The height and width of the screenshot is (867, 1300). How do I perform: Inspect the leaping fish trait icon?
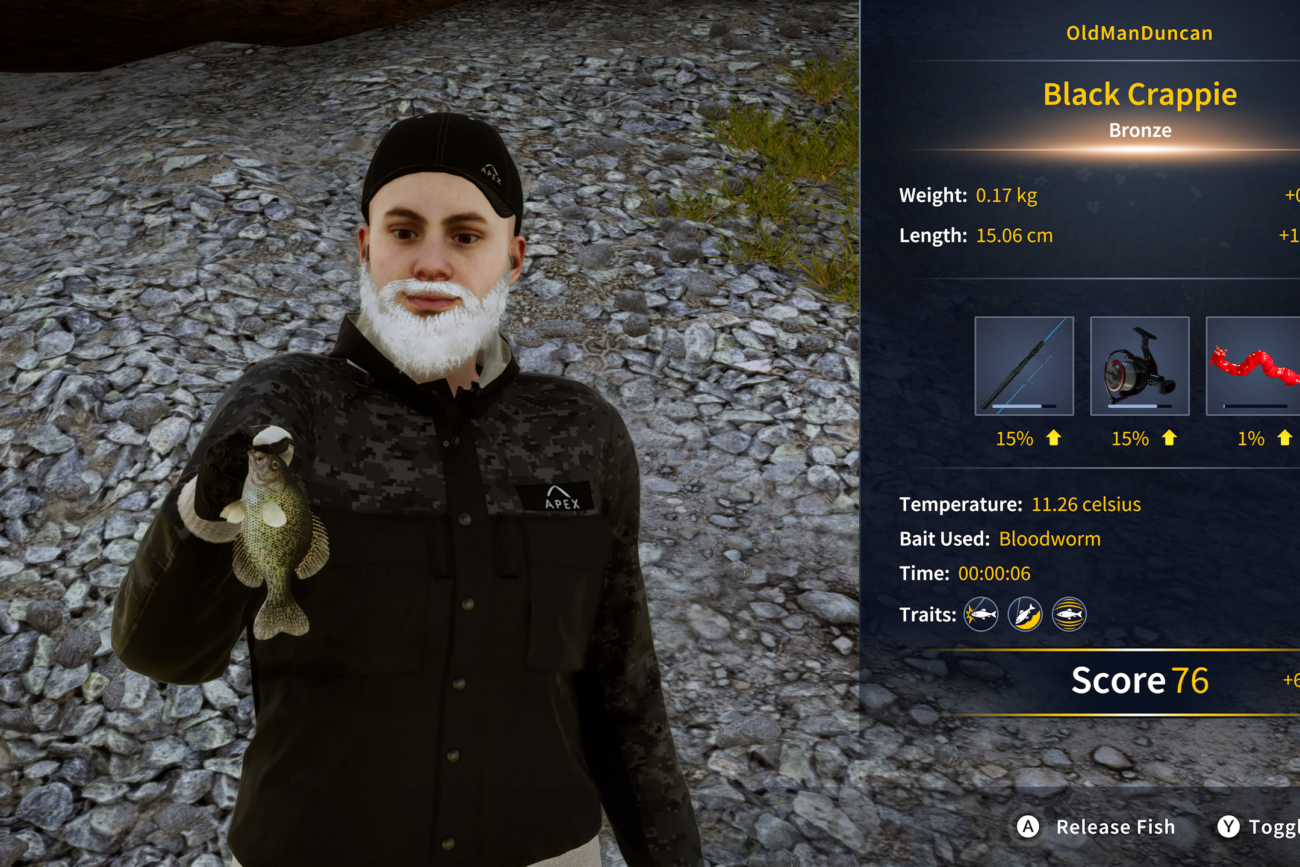(x=1025, y=614)
